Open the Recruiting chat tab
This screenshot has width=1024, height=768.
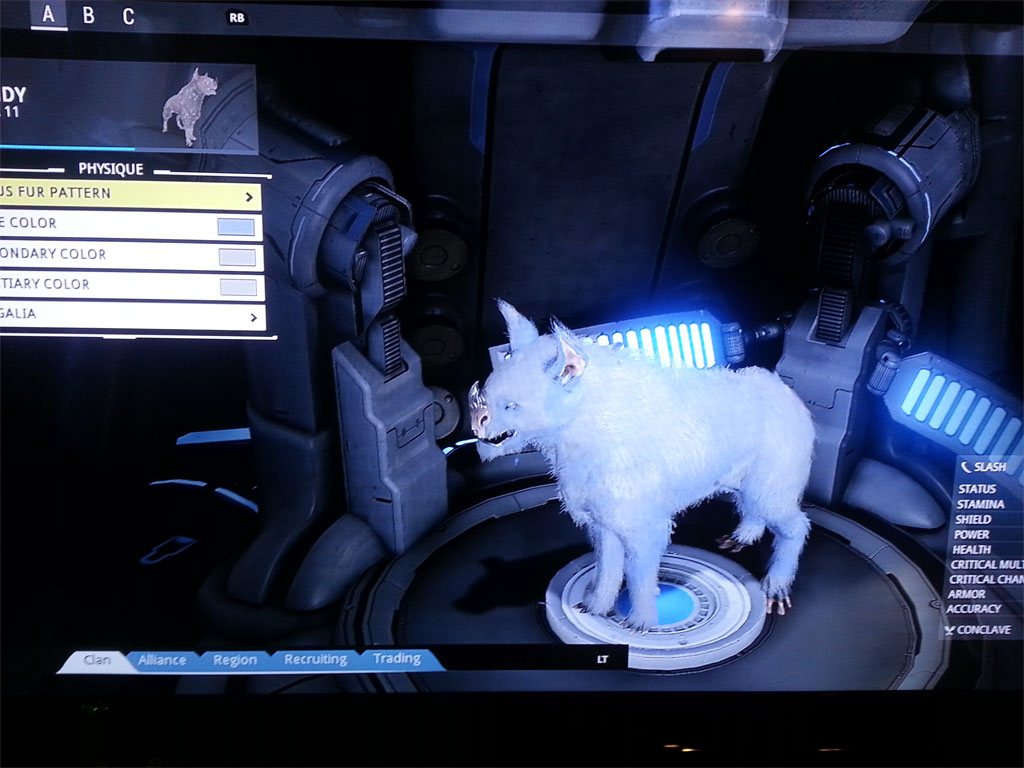point(315,660)
